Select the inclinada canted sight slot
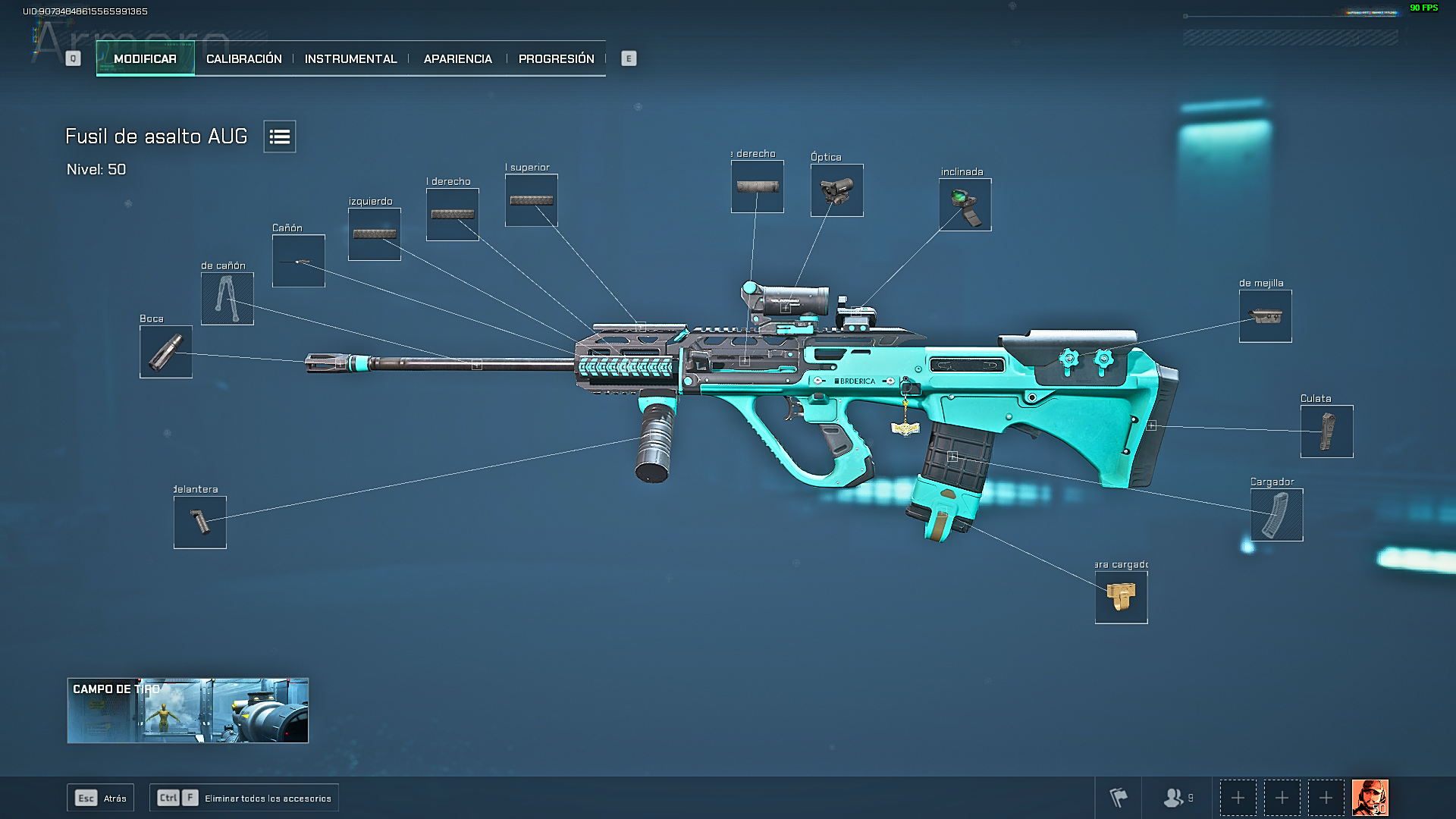The image size is (1456, 819). 964,205
